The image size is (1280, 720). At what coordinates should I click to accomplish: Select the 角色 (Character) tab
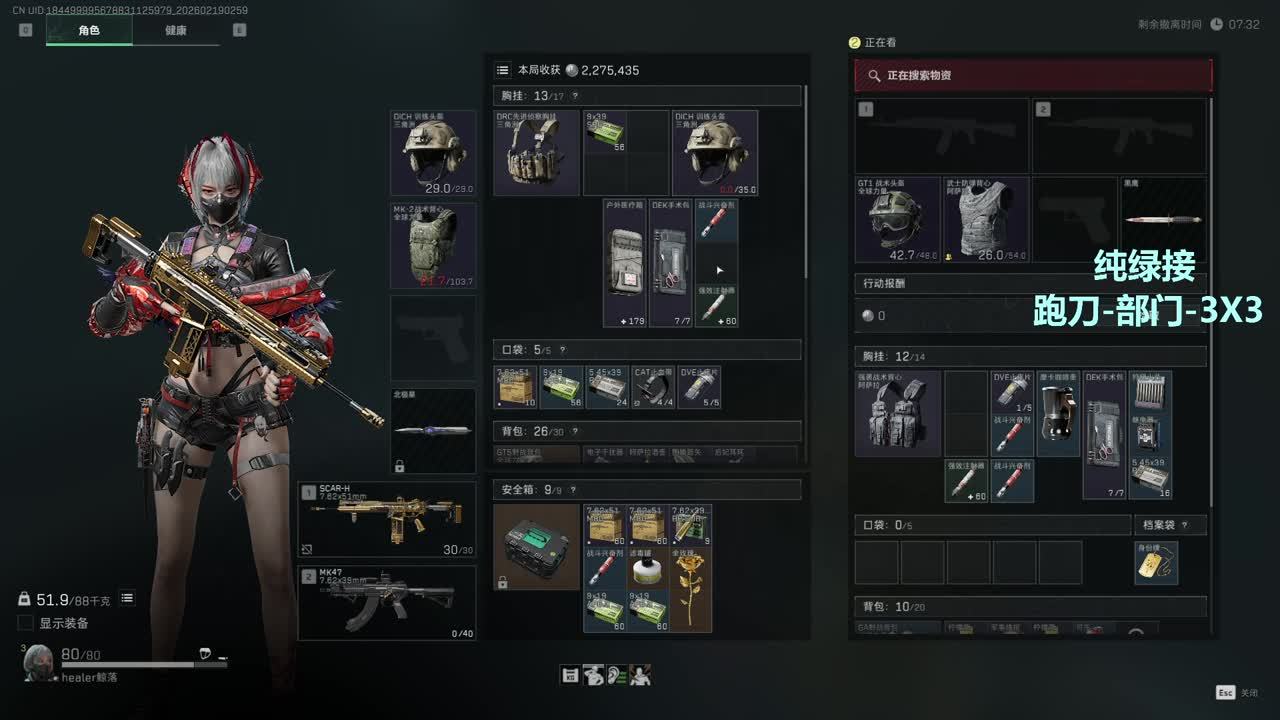tap(89, 30)
